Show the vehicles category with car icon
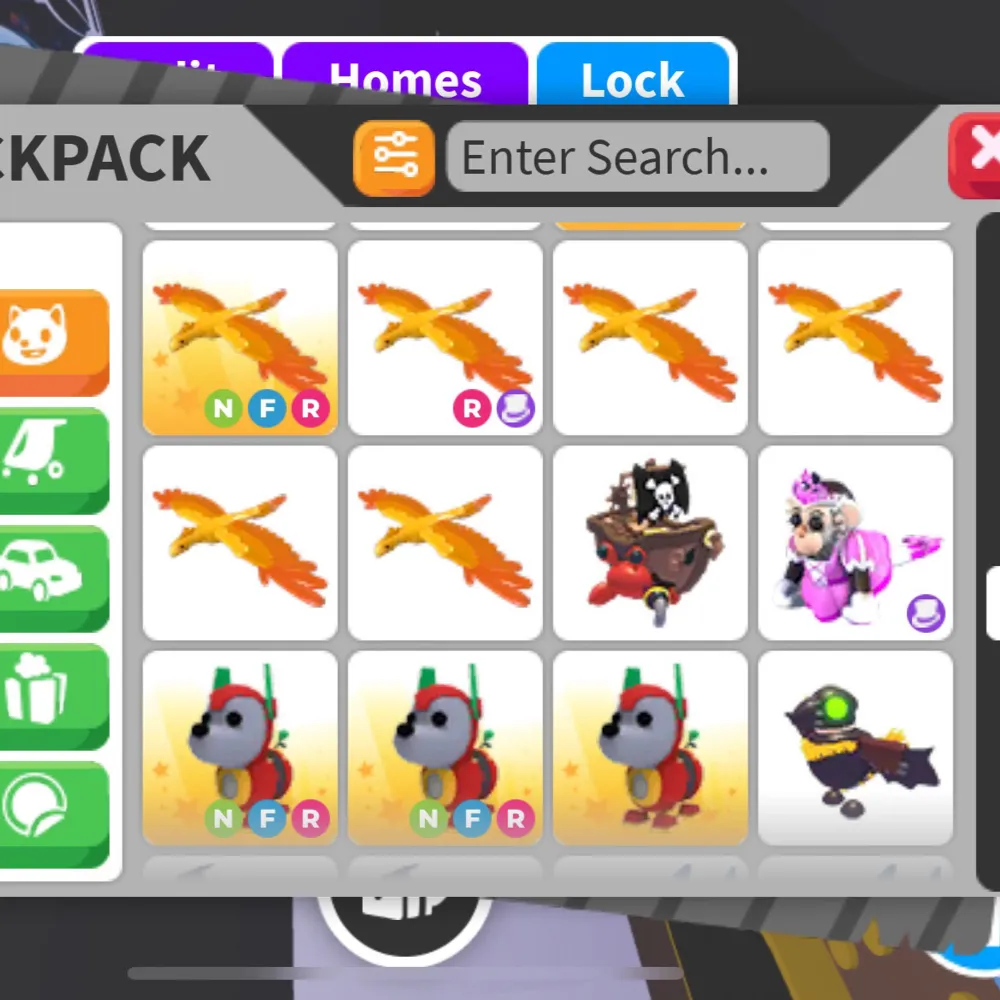This screenshot has height=1000, width=1000. [x=50, y=576]
